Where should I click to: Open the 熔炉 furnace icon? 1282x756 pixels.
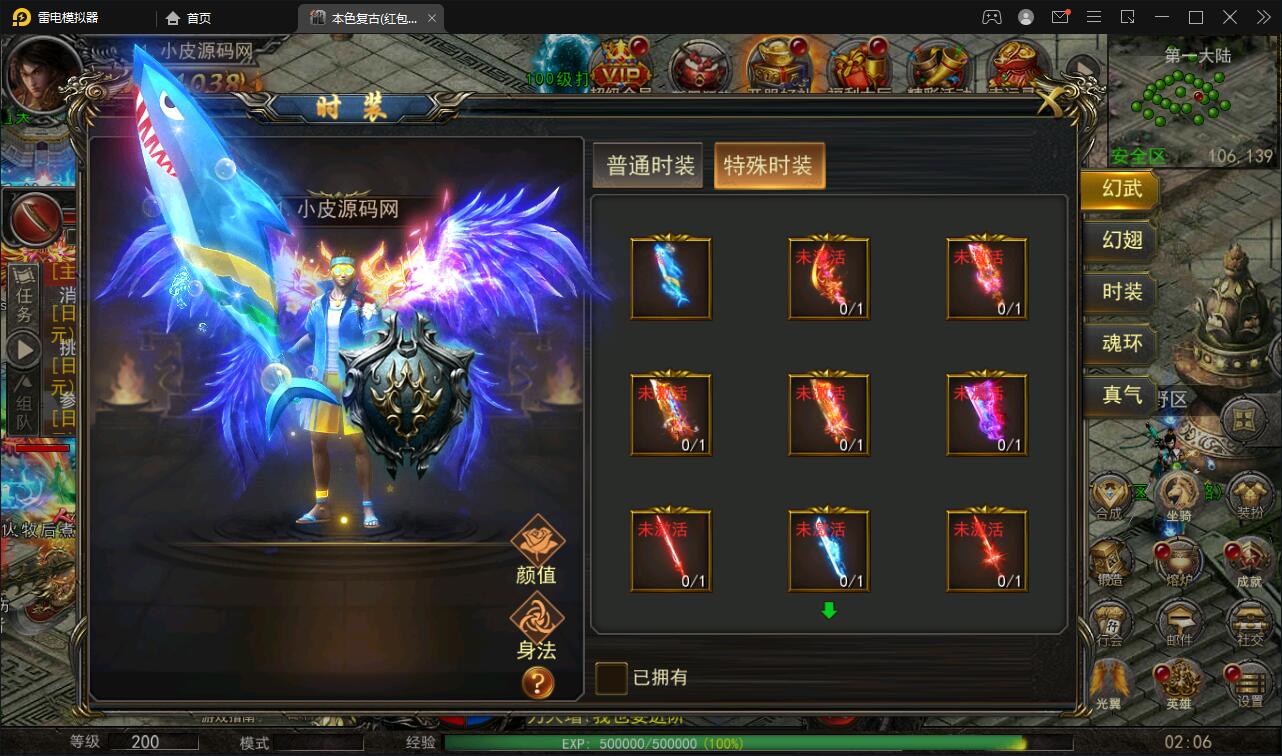click(x=1178, y=560)
